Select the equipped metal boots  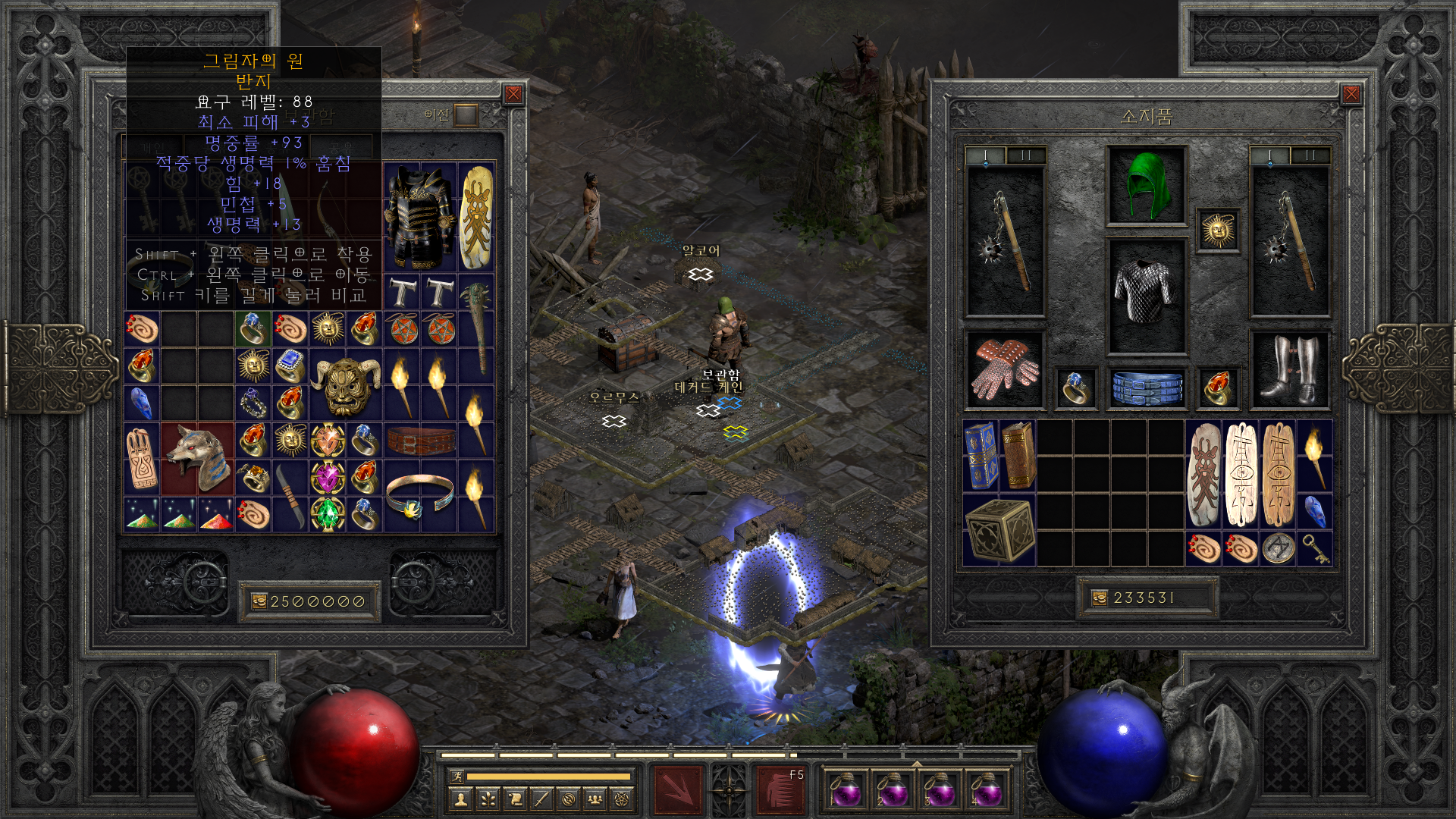(x=1289, y=369)
